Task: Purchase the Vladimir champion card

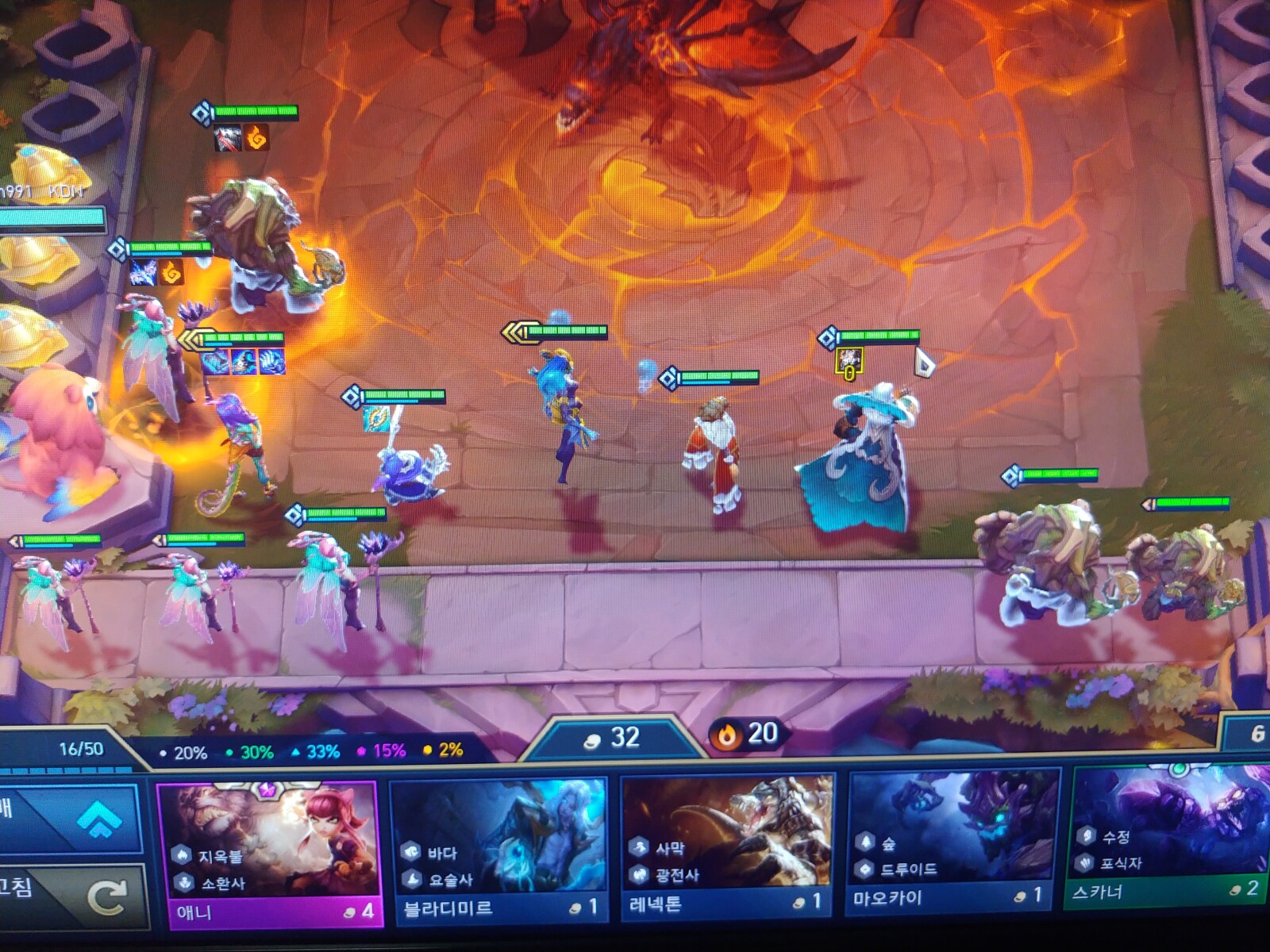Action: [498, 849]
